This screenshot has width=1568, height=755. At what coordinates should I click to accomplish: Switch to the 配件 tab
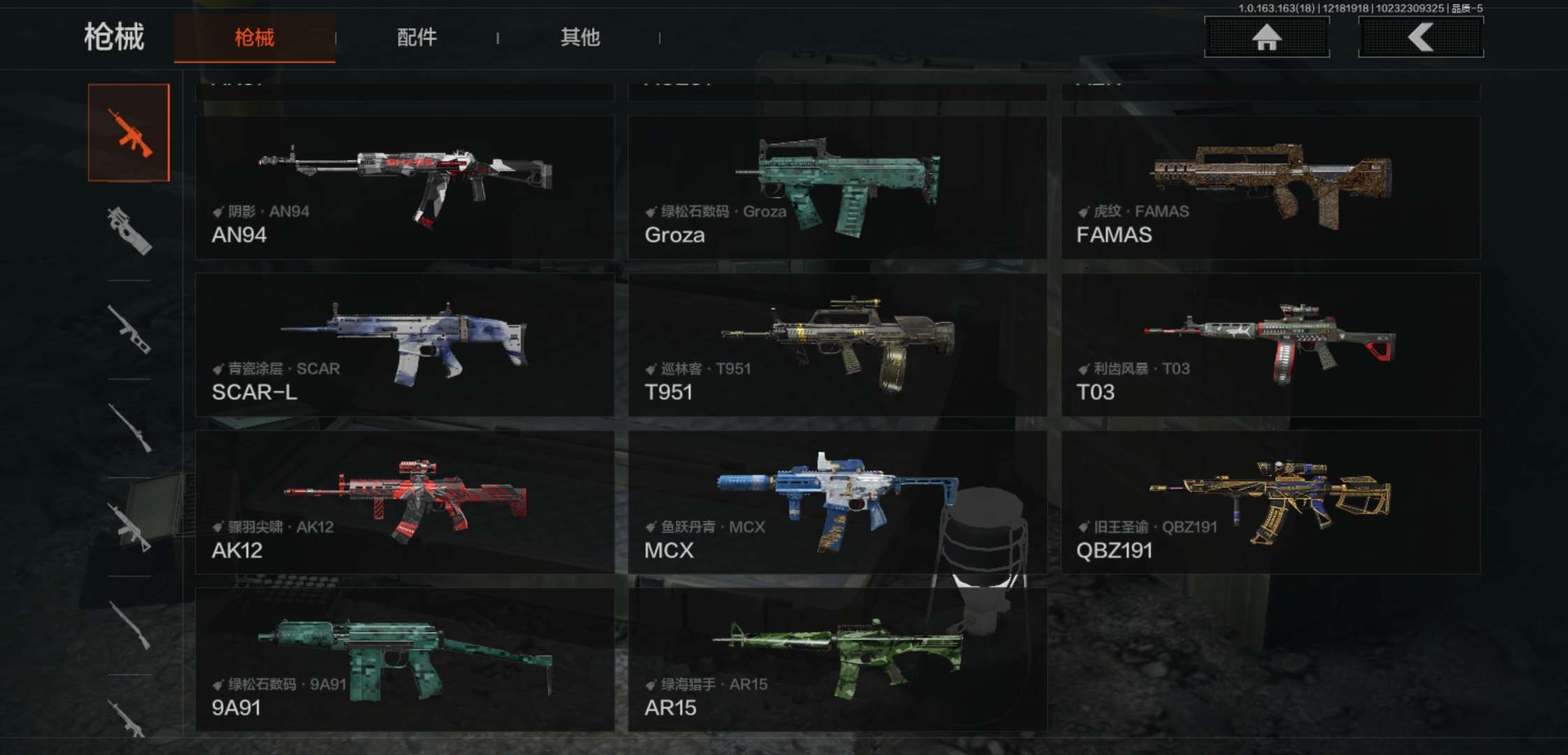(416, 37)
